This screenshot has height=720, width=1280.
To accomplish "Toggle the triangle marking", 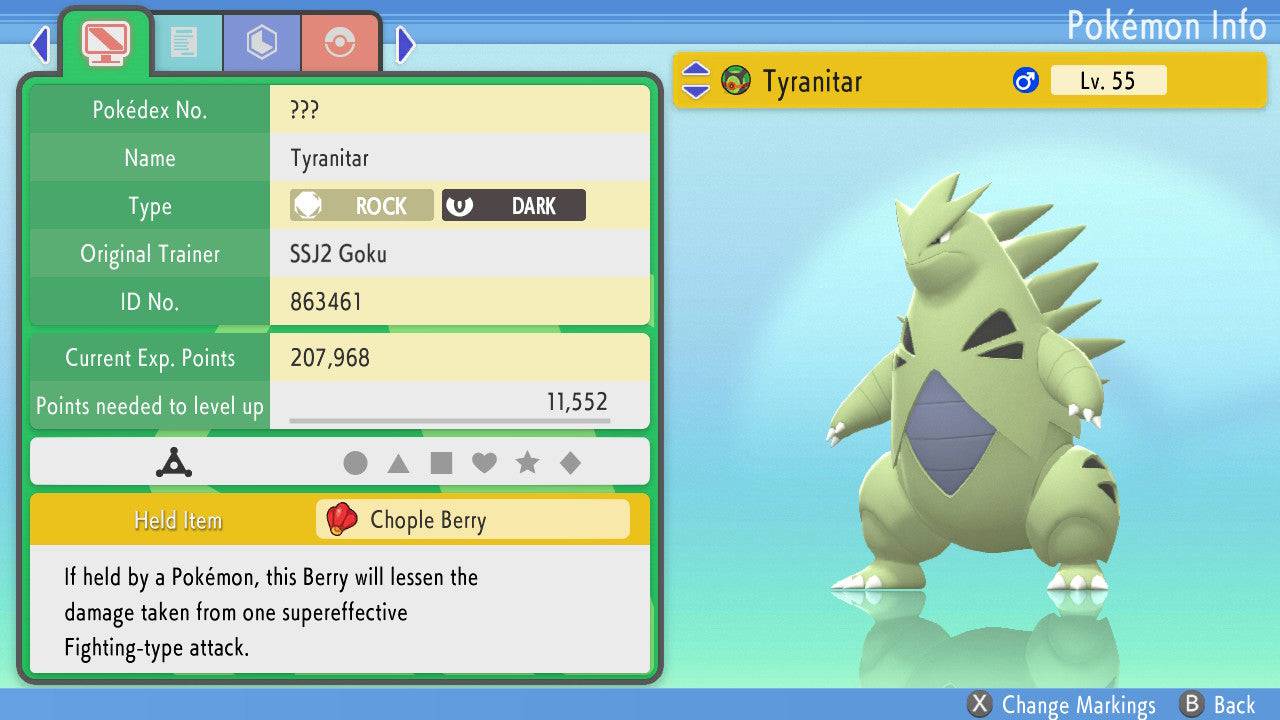I will [398, 463].
